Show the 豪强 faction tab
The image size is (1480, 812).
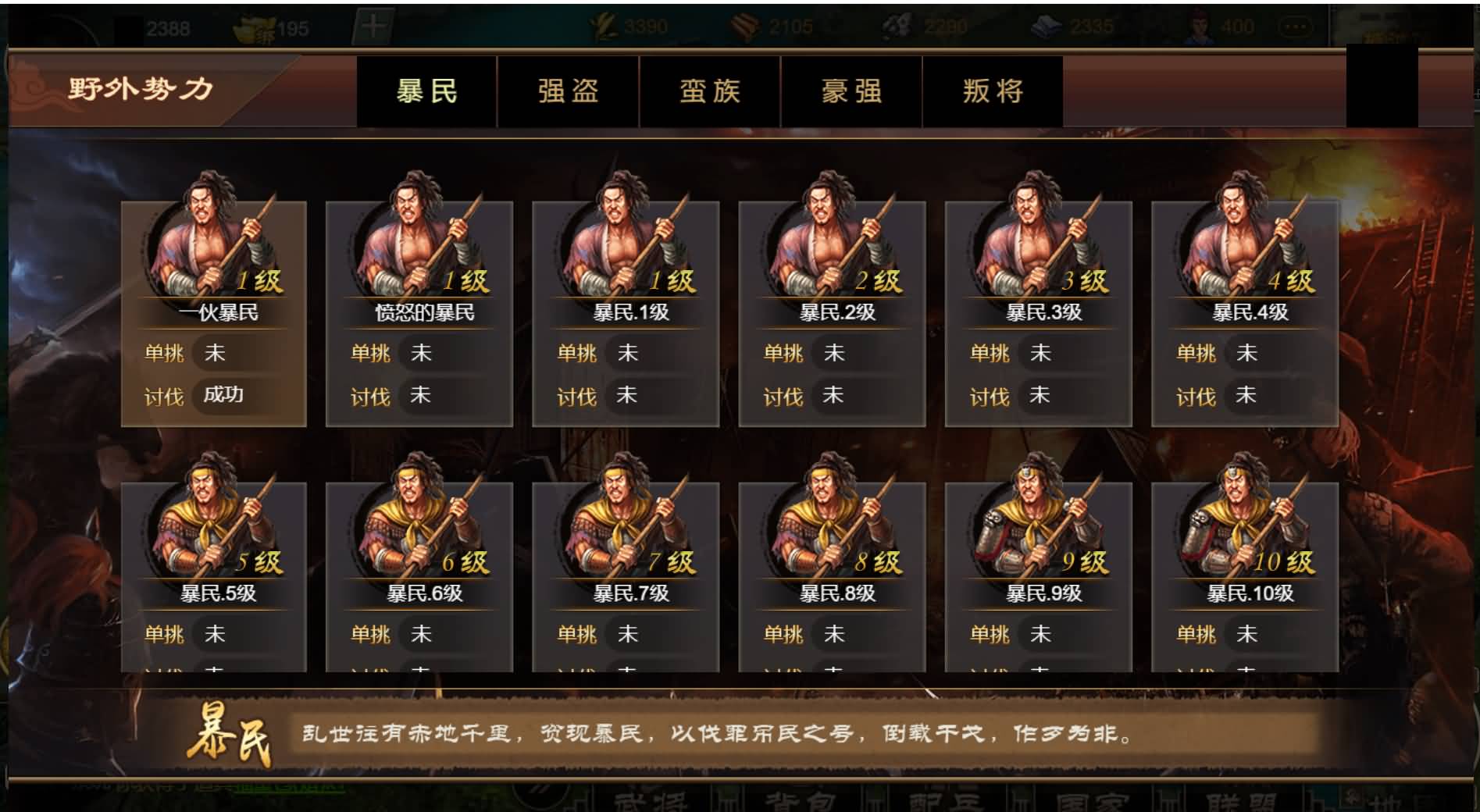point(851,91)
